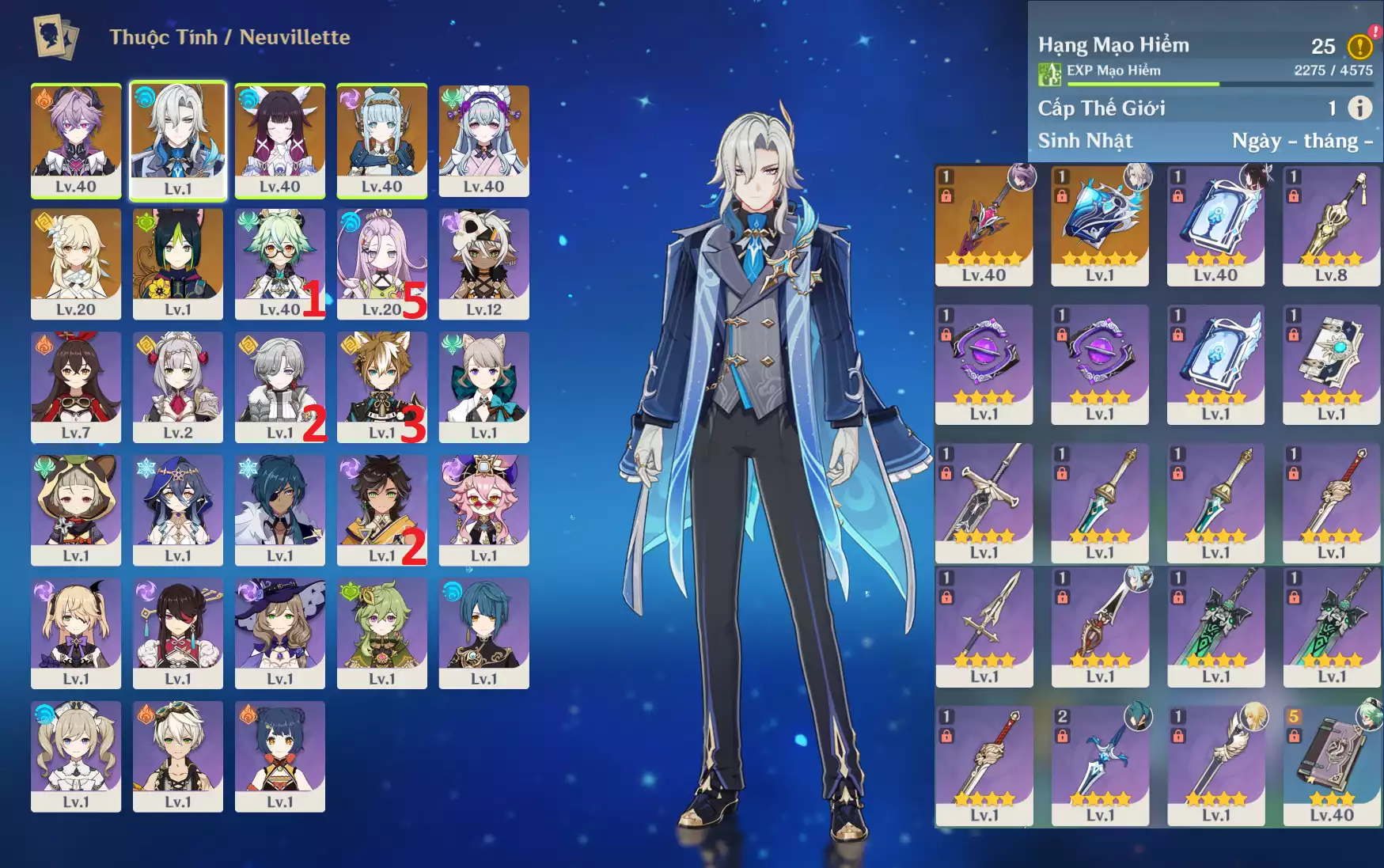Select Sucrose with the glasses

(279, 263)
